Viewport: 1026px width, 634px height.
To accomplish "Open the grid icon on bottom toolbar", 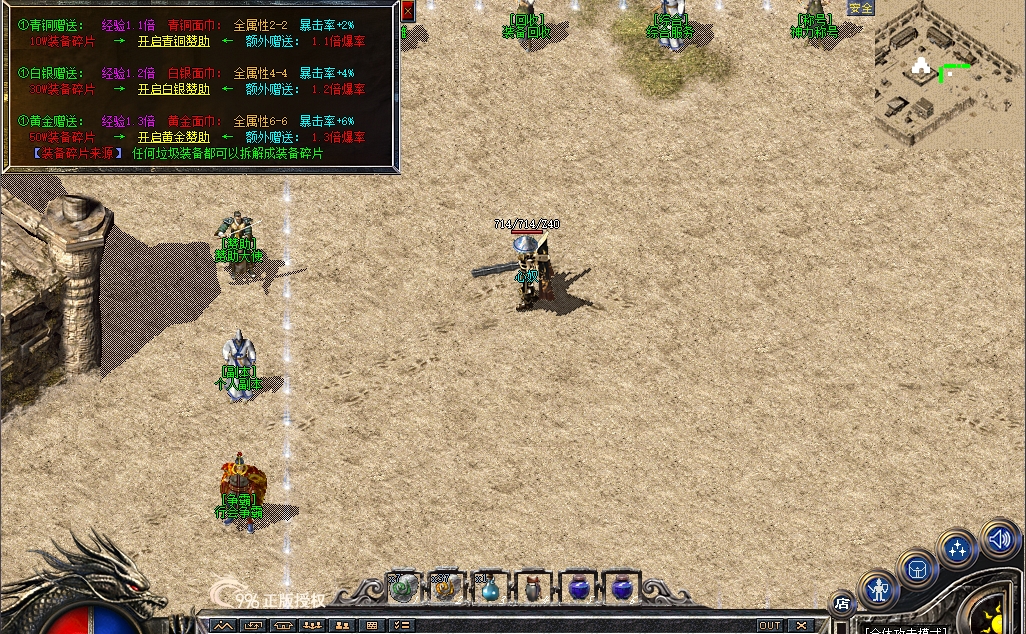I will coord(372,626).
